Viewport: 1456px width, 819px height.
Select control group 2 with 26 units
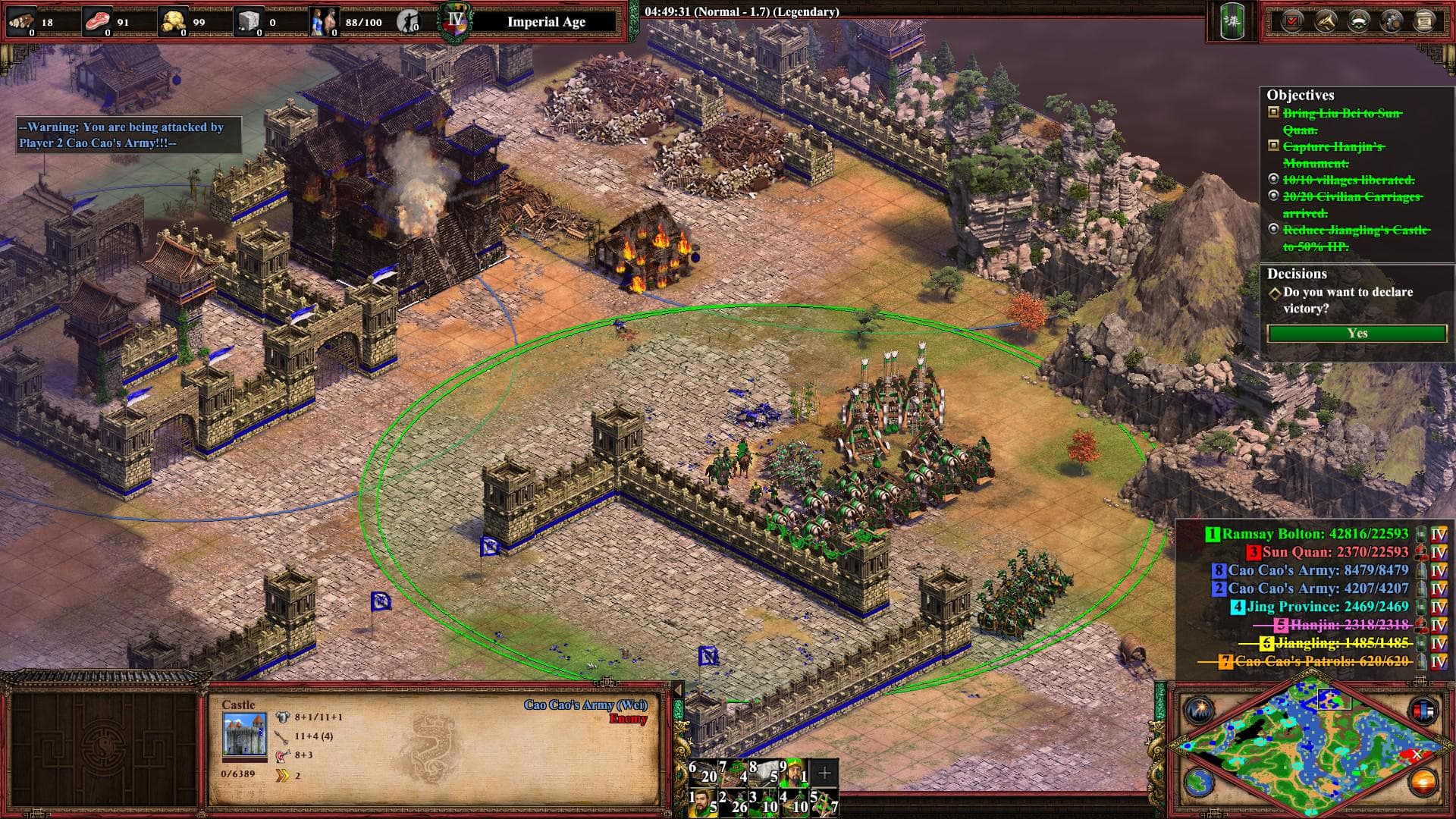click(733, 802)
